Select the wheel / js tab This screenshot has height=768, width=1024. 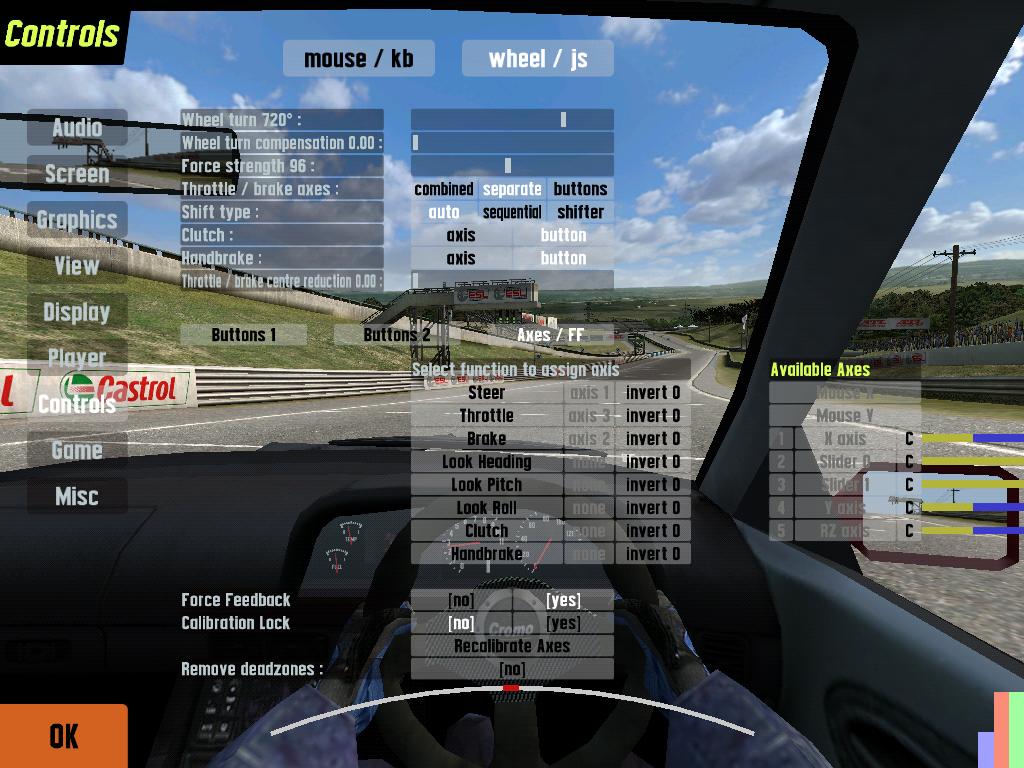538,58
